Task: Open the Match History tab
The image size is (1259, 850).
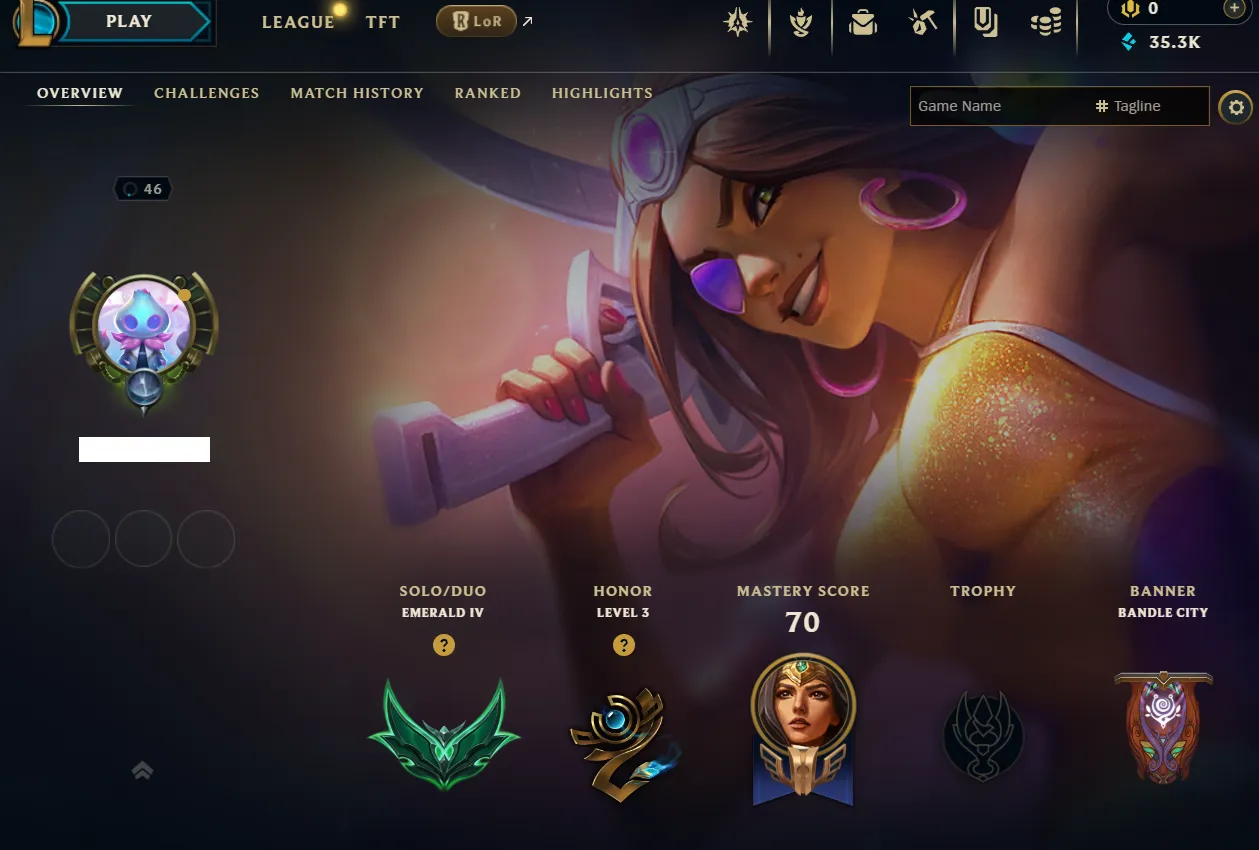Action: click(x=357, y=93)
